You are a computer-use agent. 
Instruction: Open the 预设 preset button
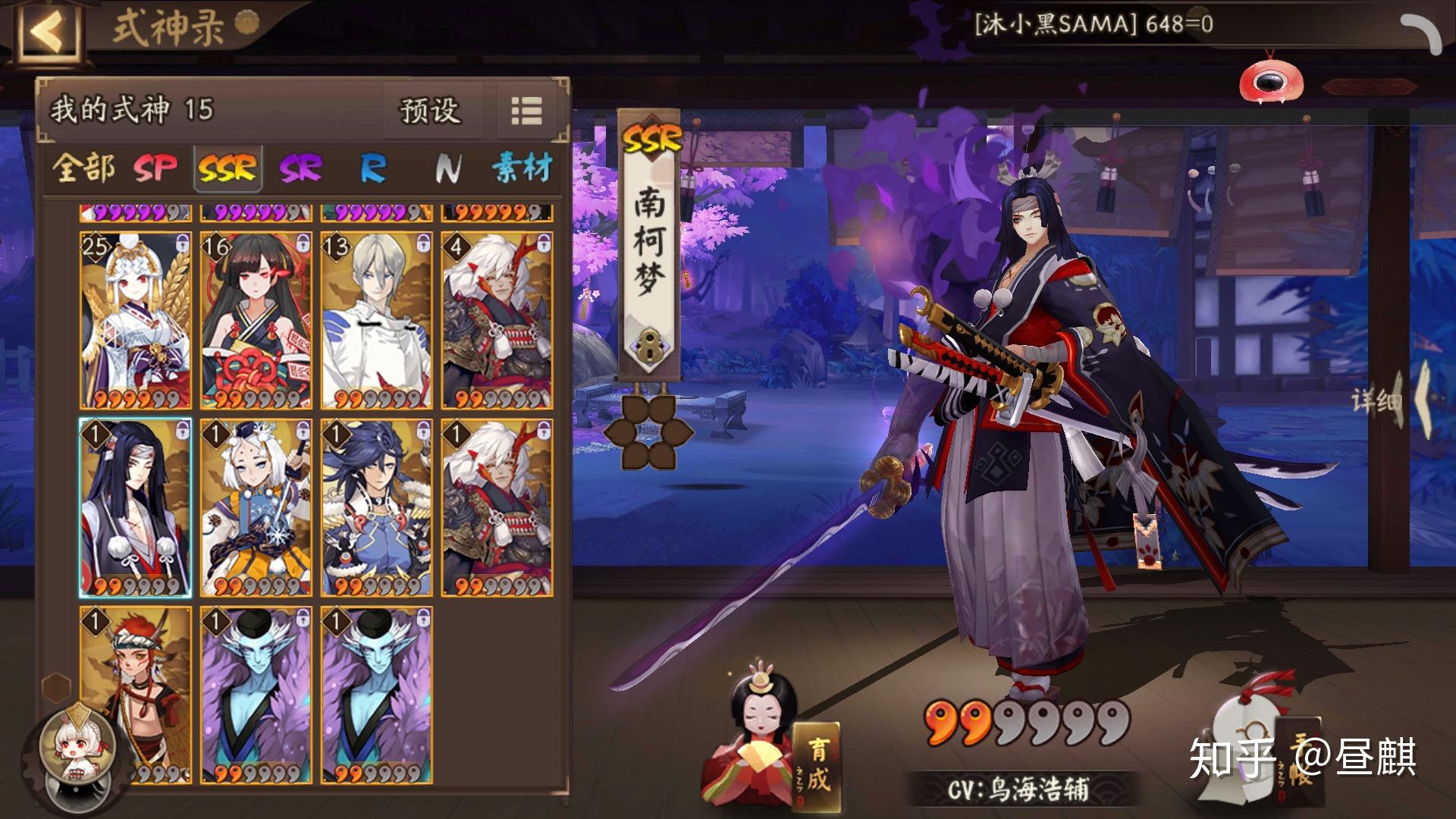(x=431, y=111)
